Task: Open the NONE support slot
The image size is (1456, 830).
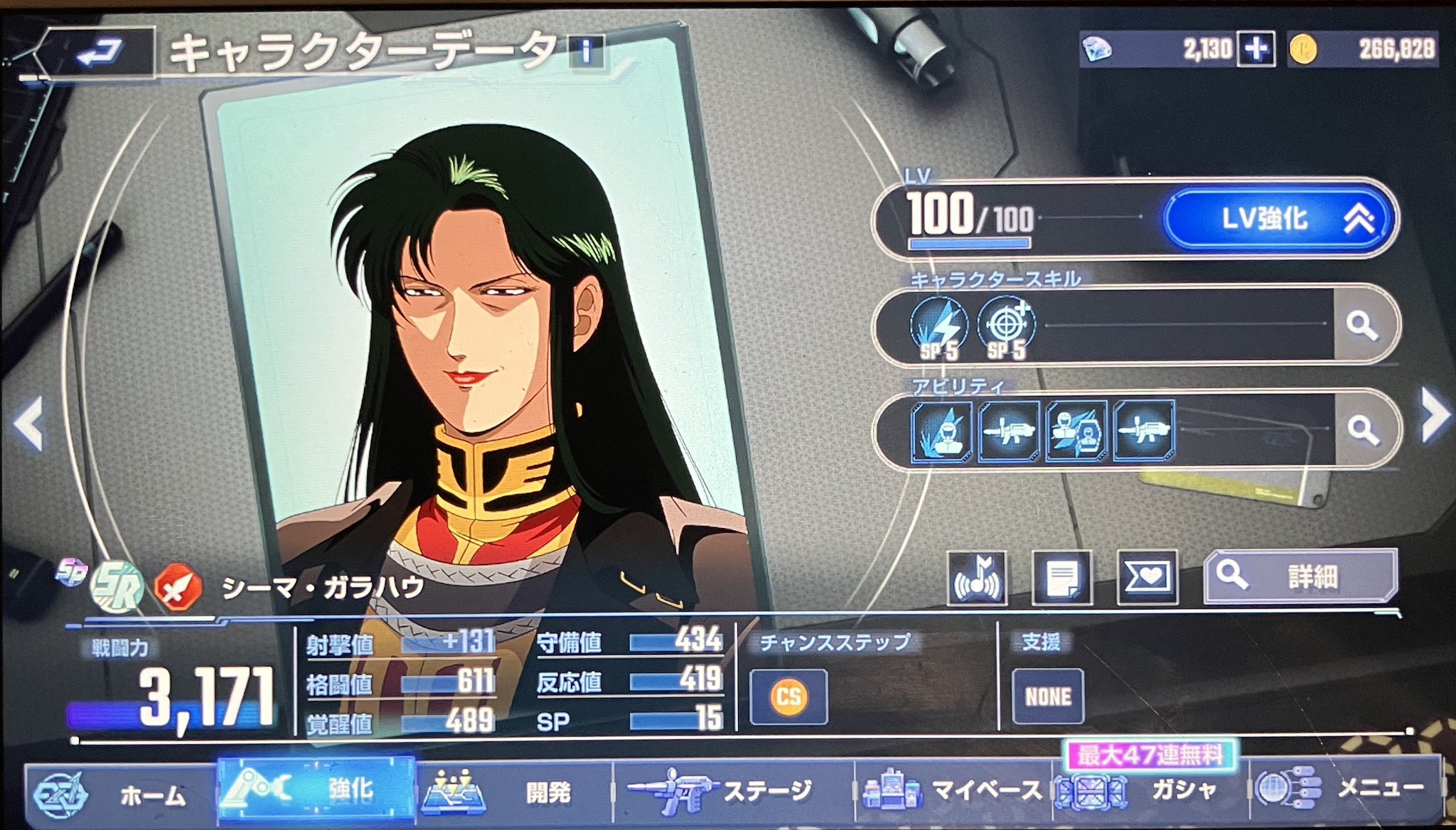Action: [1048, 696]
